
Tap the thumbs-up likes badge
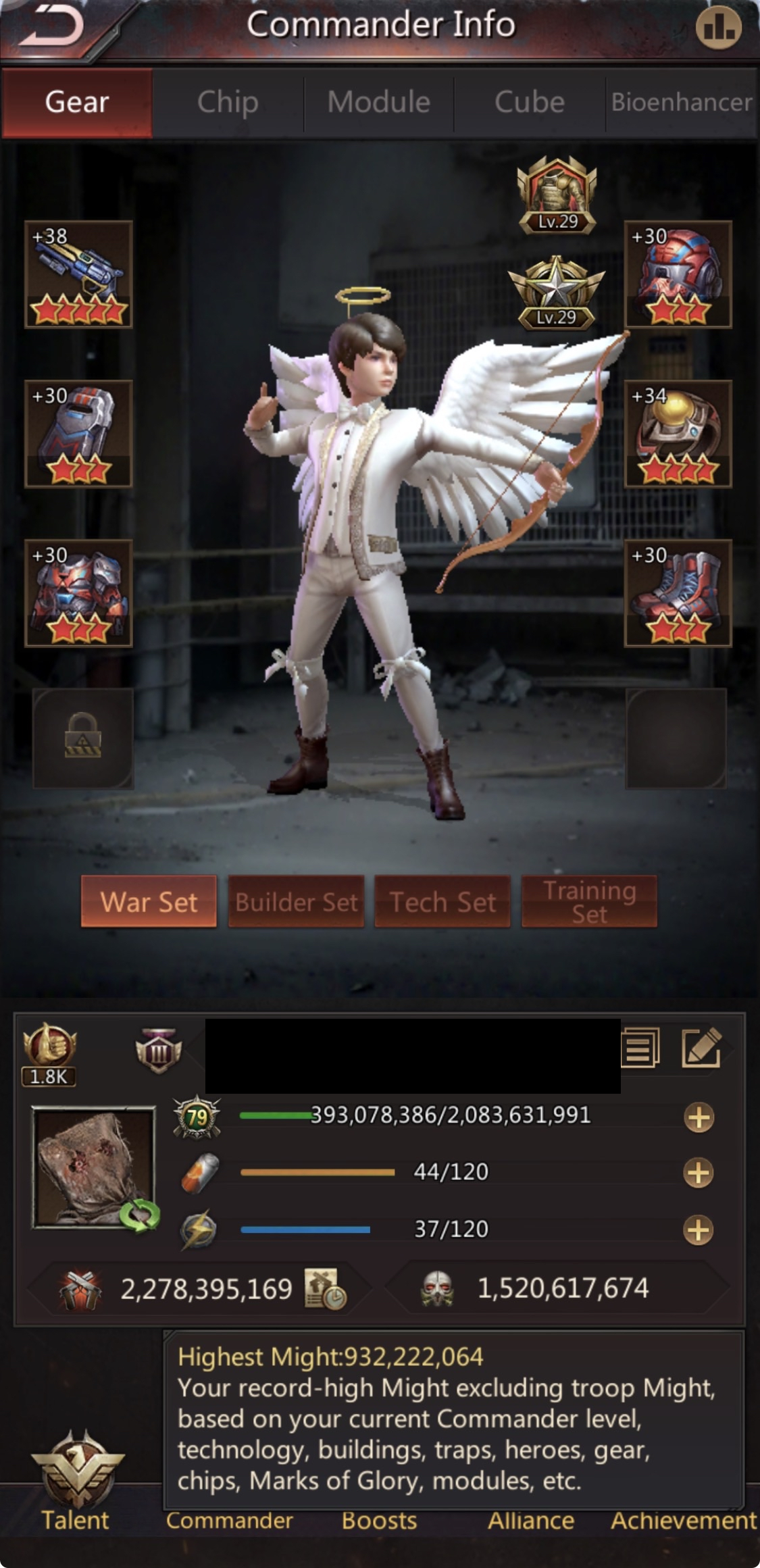pos(49,1053)
